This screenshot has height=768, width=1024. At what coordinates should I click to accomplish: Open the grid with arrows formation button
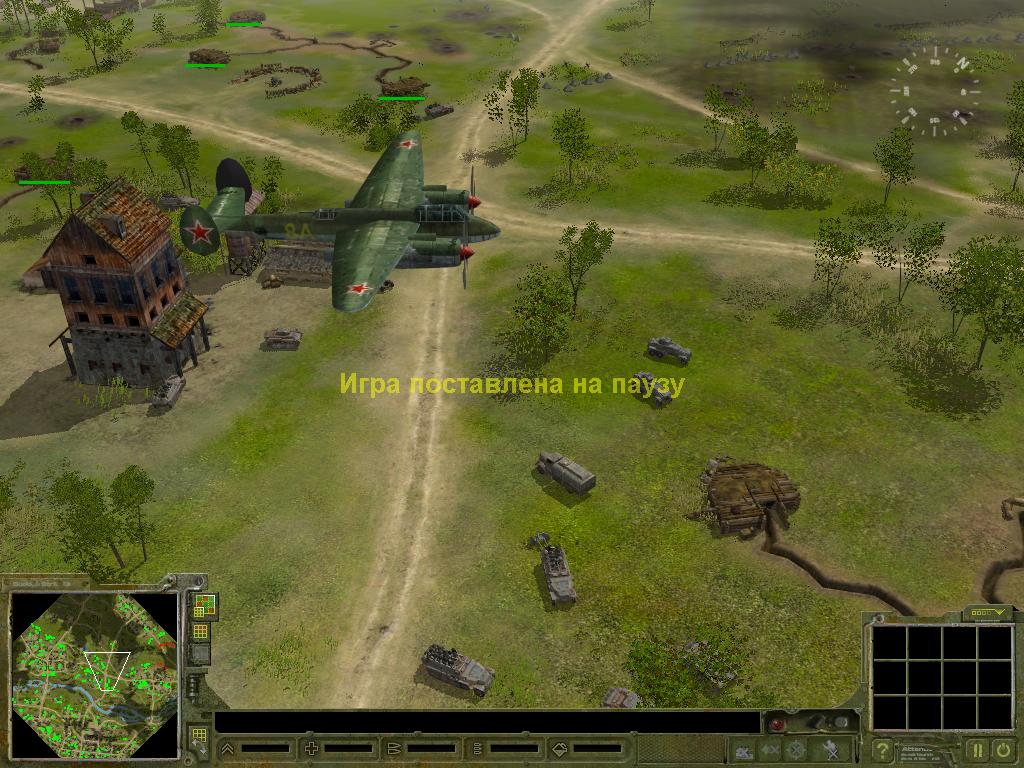click(198, 739)
